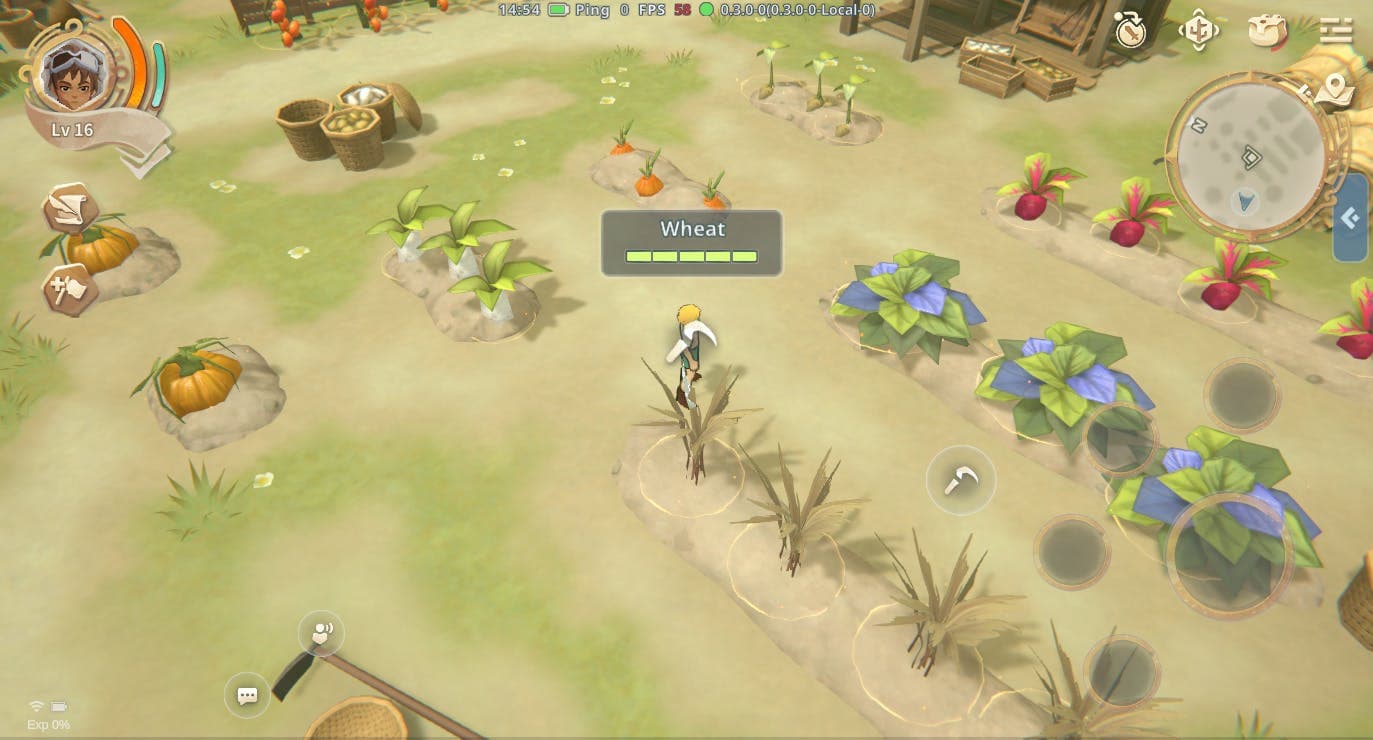Activate the fast travel crosshair icon
The height and width of the screenshot is (740, 1373).
pos(1199,31)
